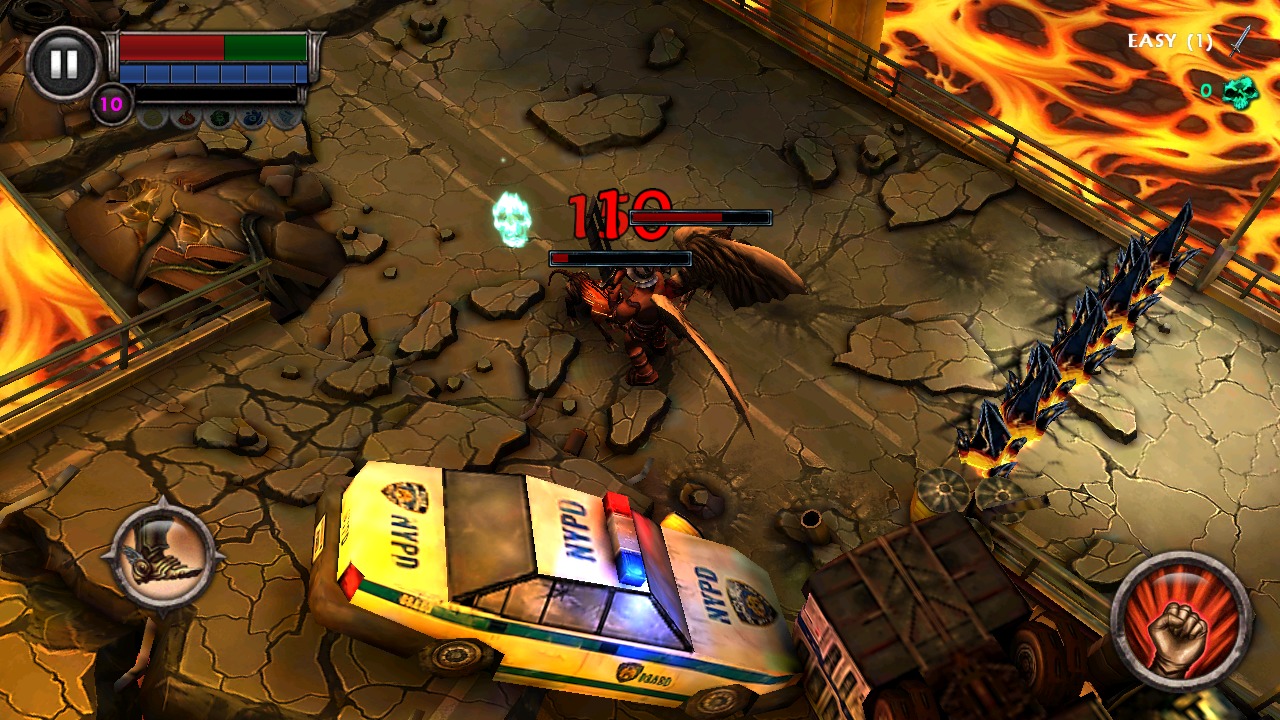Click the green skull kill counter icon
Viewport: 1280px width, 720px height.
(1241, 92)
